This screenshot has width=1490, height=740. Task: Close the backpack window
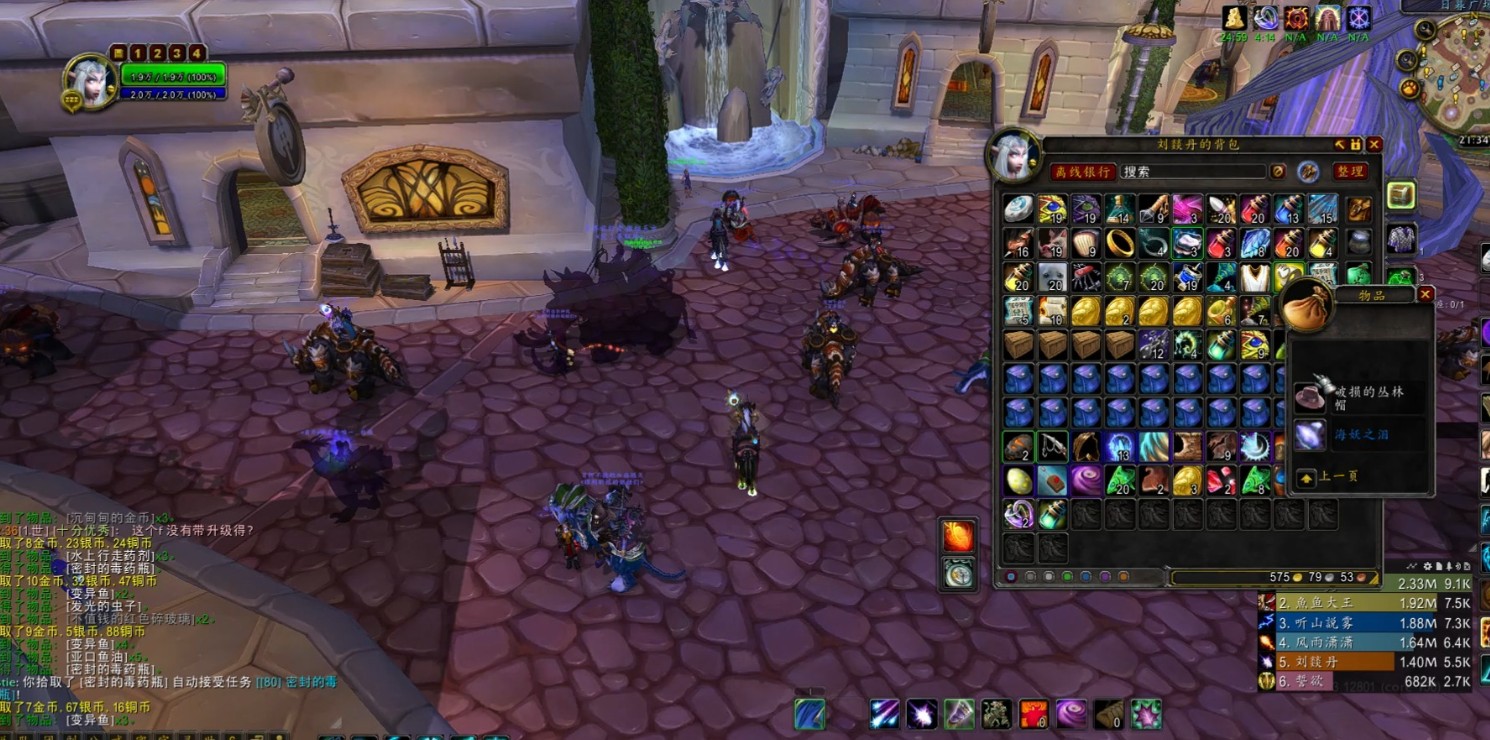(1374, 145)
